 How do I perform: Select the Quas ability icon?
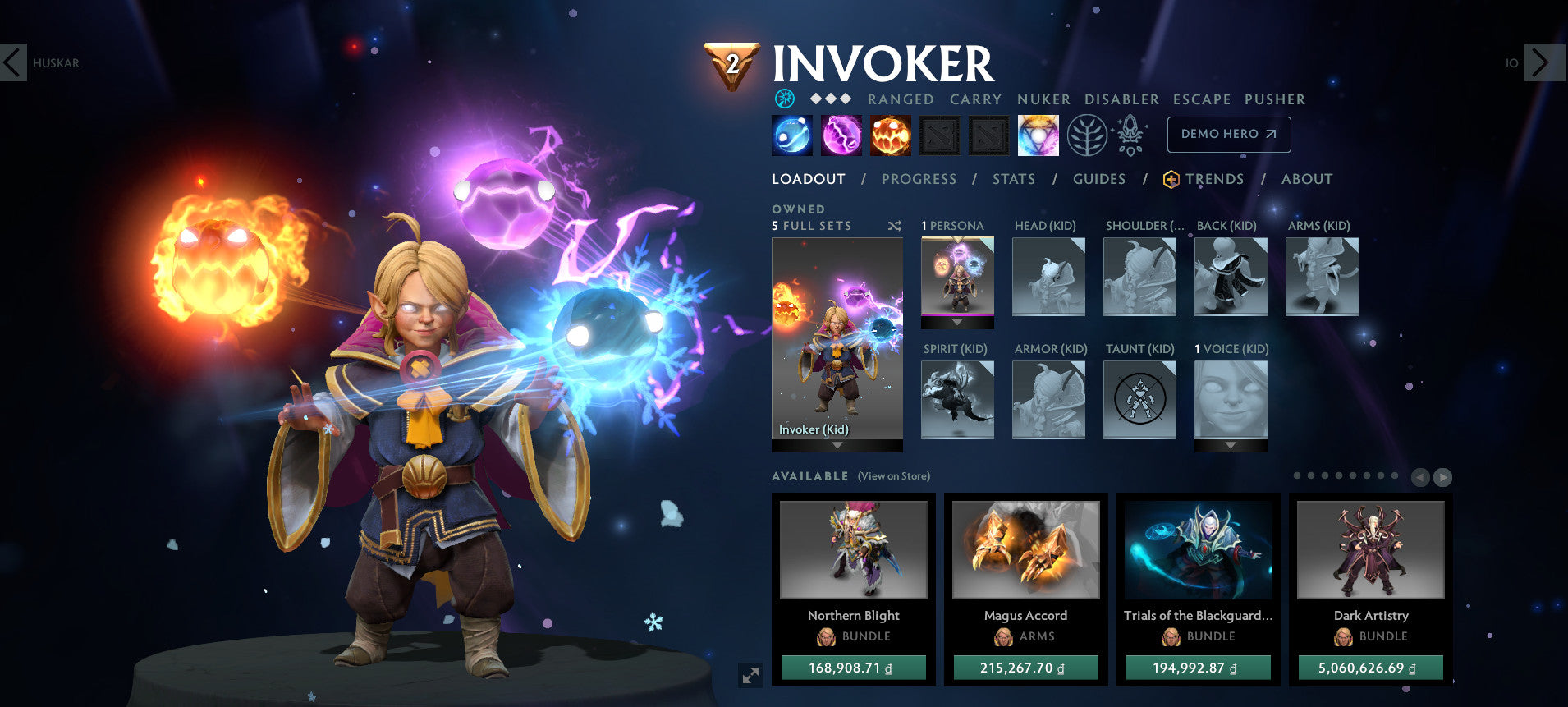[x=791, y=135]
